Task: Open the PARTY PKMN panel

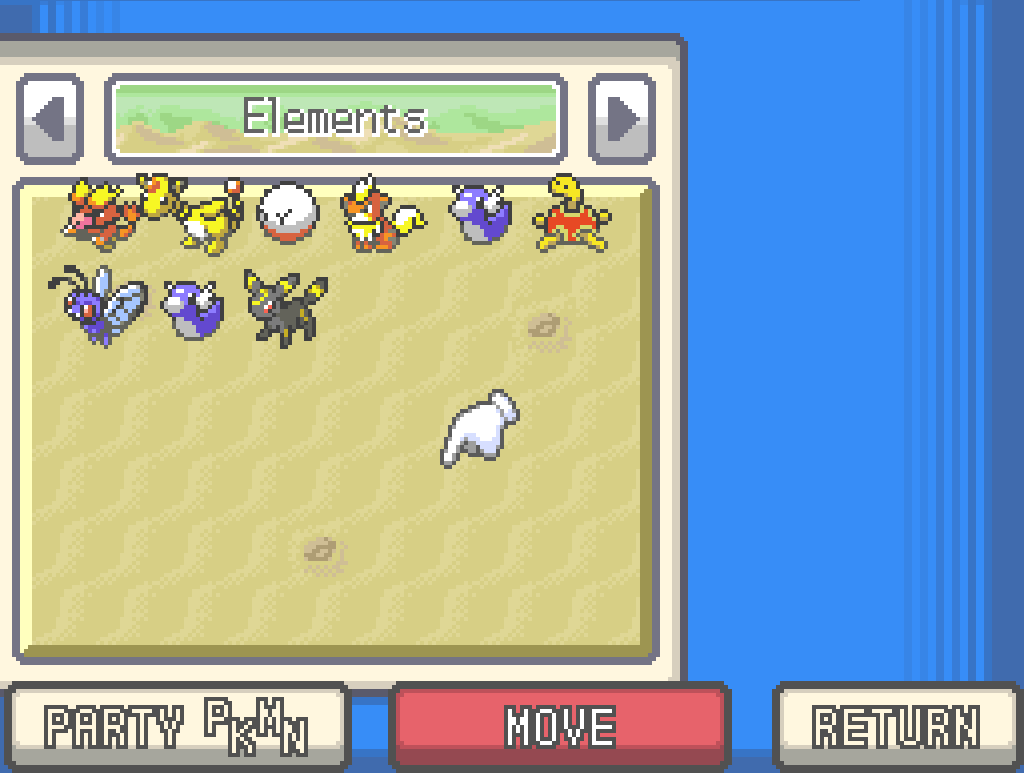Action: pos(175,727)
